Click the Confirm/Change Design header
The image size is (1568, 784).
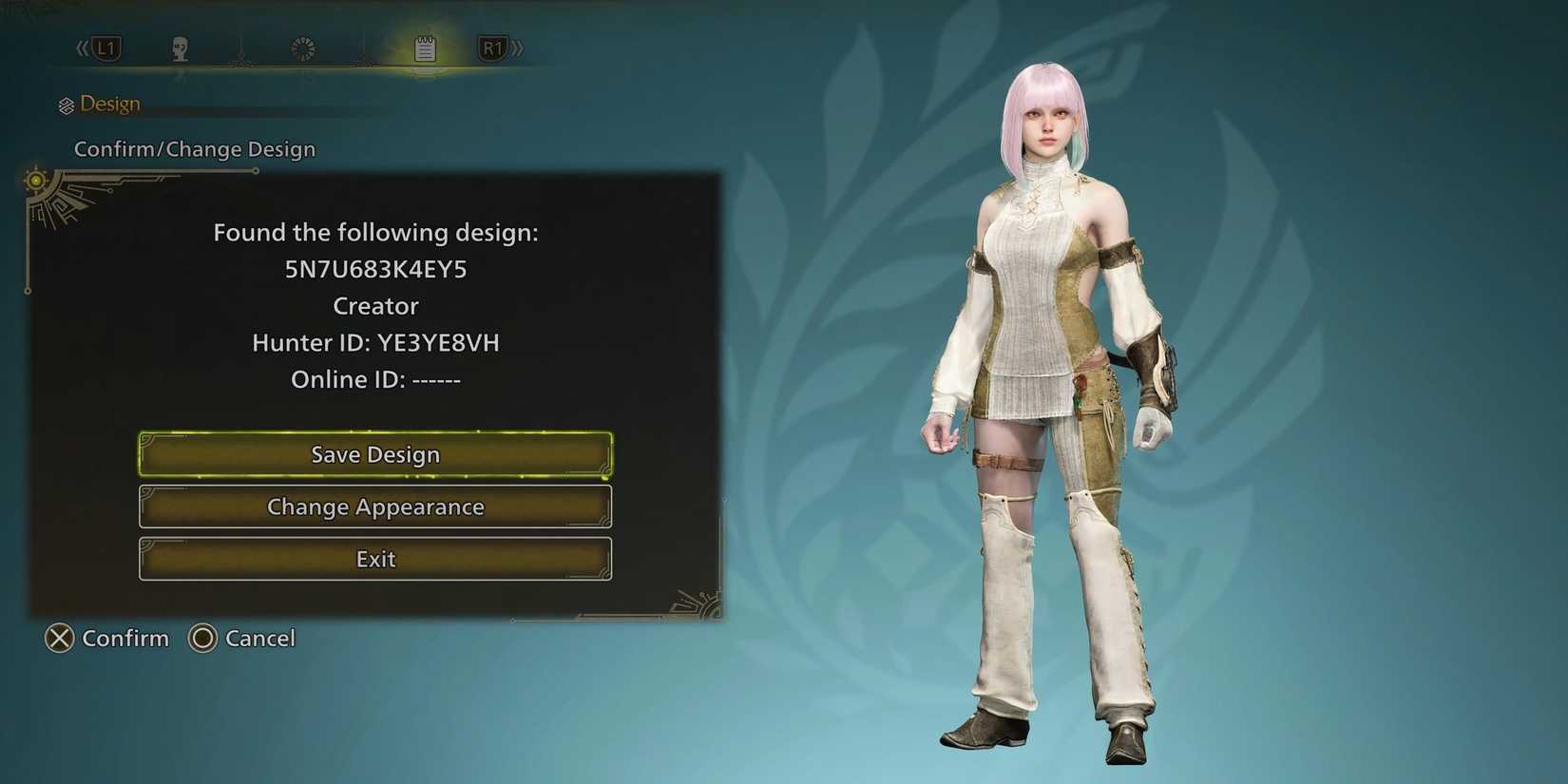point(195,149)
